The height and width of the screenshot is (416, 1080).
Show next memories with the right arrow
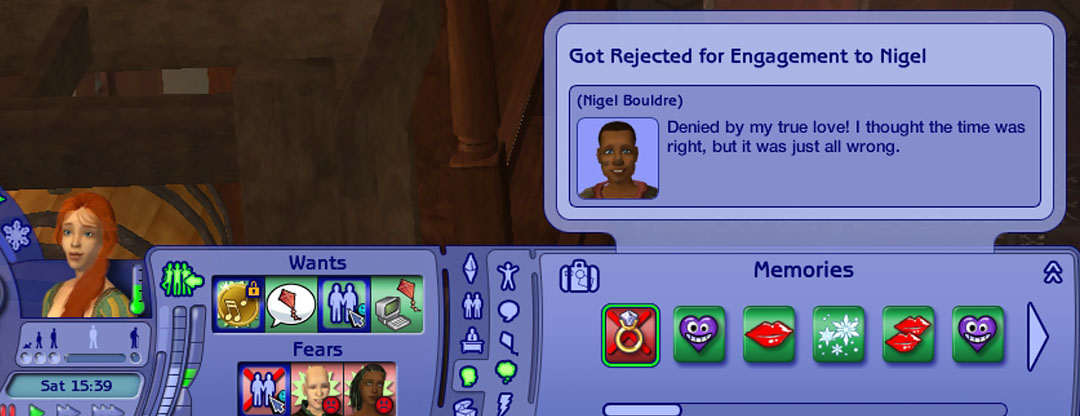[x=1038, y=336]
